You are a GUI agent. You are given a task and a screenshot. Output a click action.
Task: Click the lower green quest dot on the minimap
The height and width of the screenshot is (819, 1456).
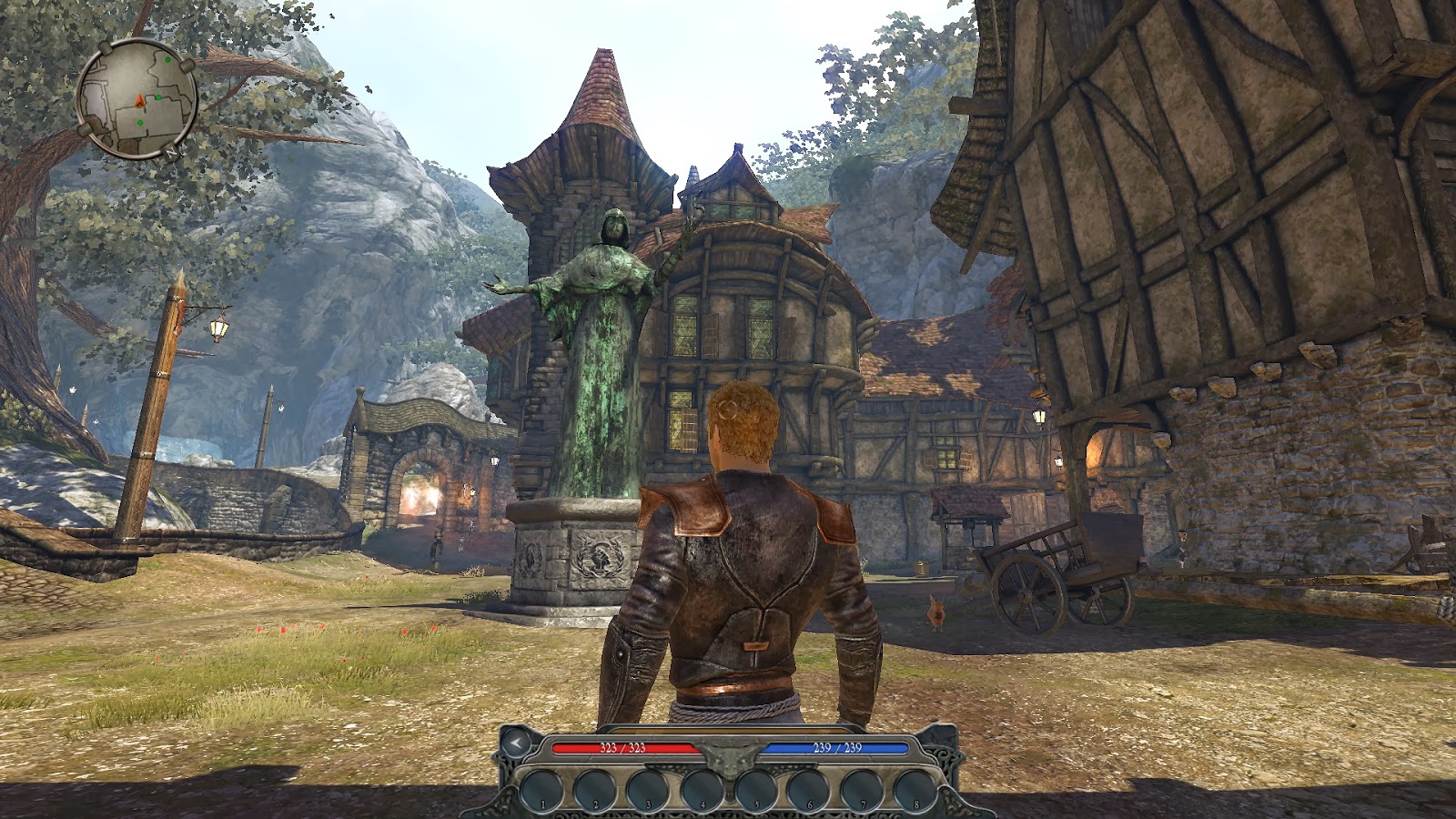tap(140, 123)
